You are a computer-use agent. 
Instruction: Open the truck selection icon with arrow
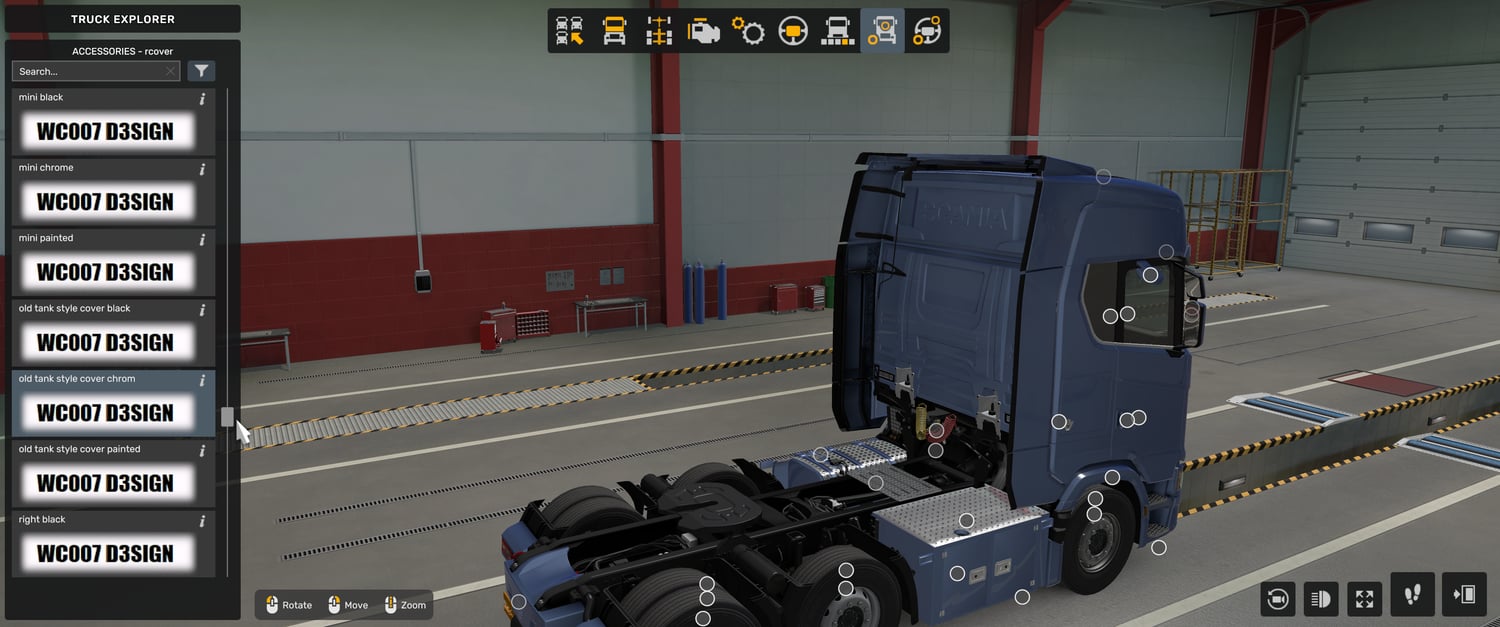click(x=570, y=31)
